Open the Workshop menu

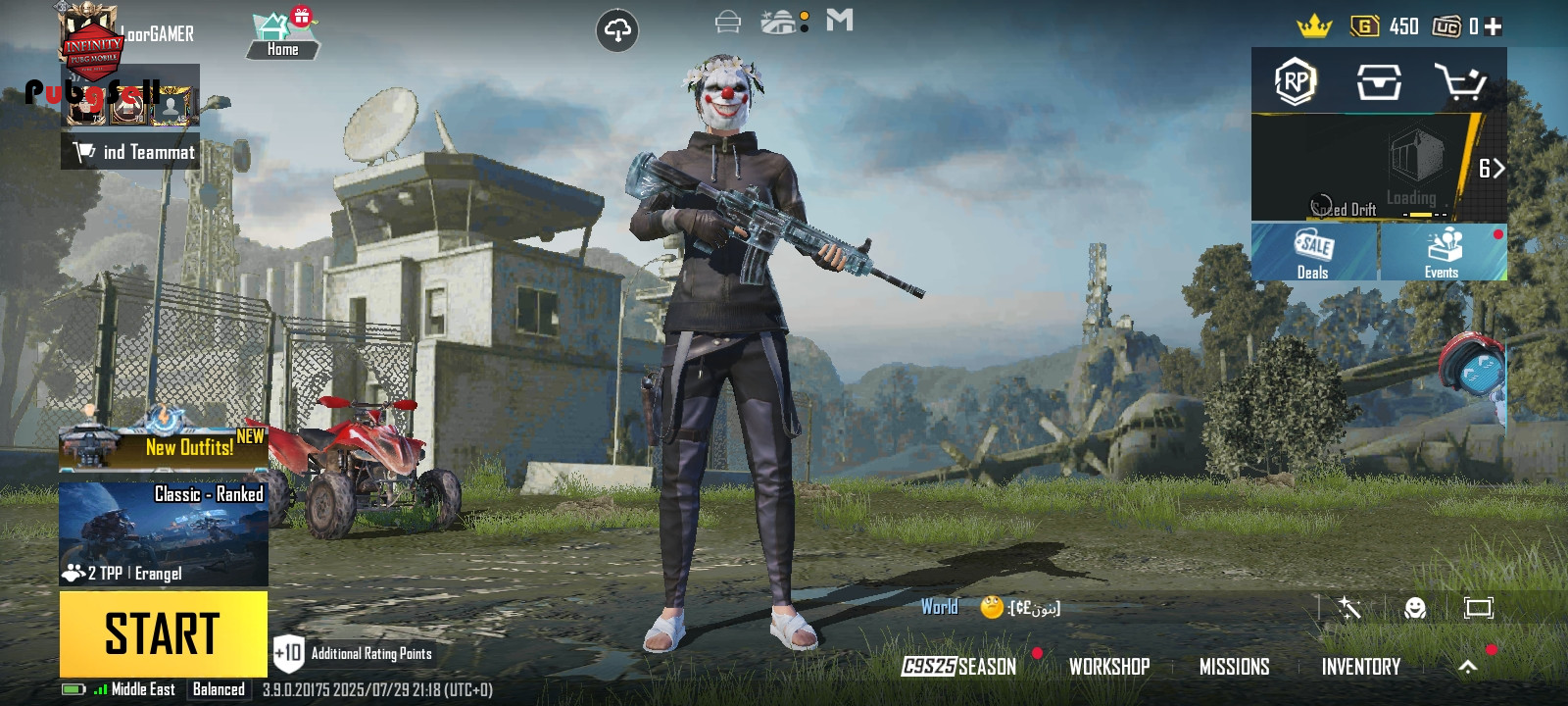click(1109, 667)
